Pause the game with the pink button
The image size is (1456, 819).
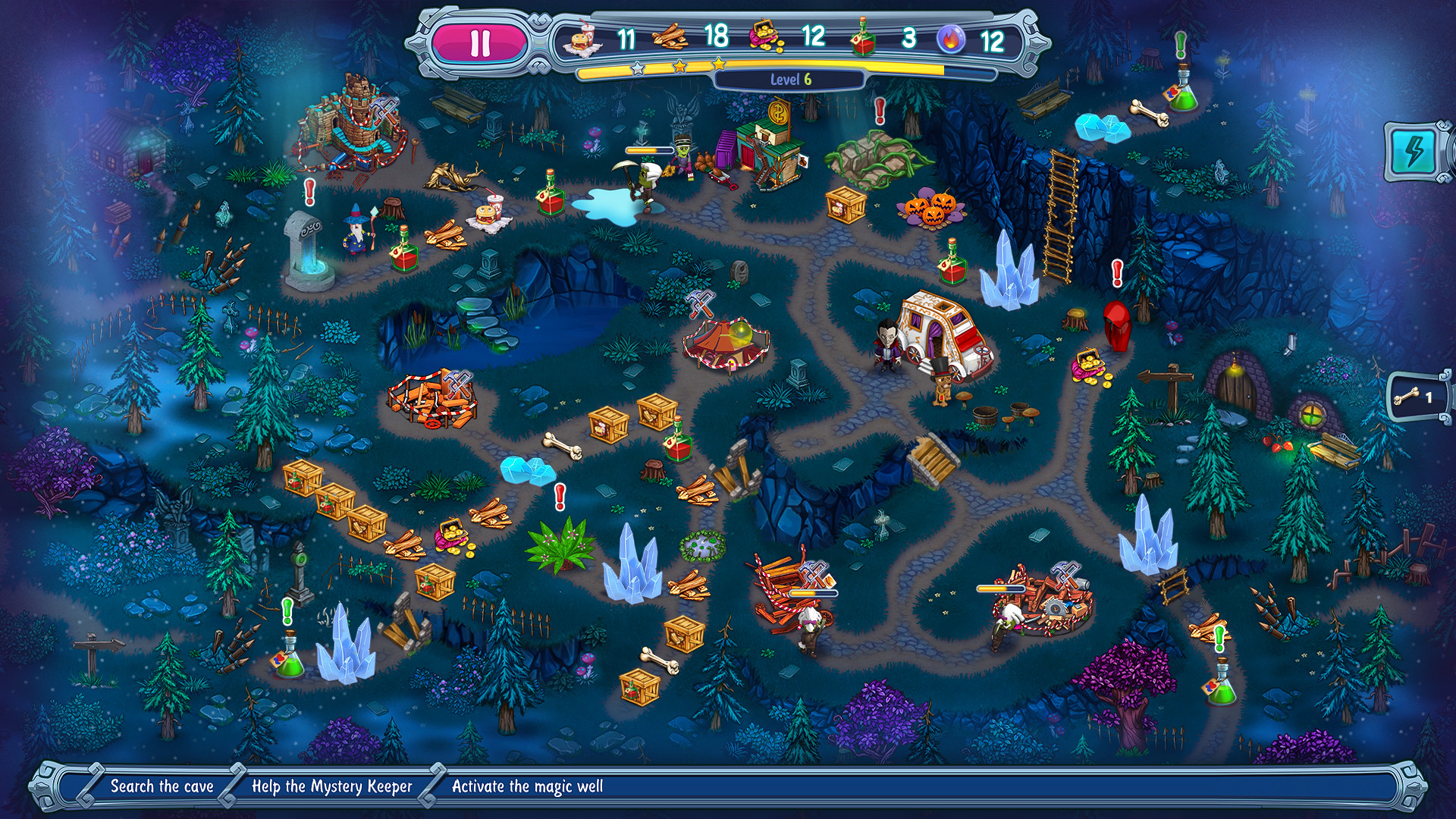480,43
